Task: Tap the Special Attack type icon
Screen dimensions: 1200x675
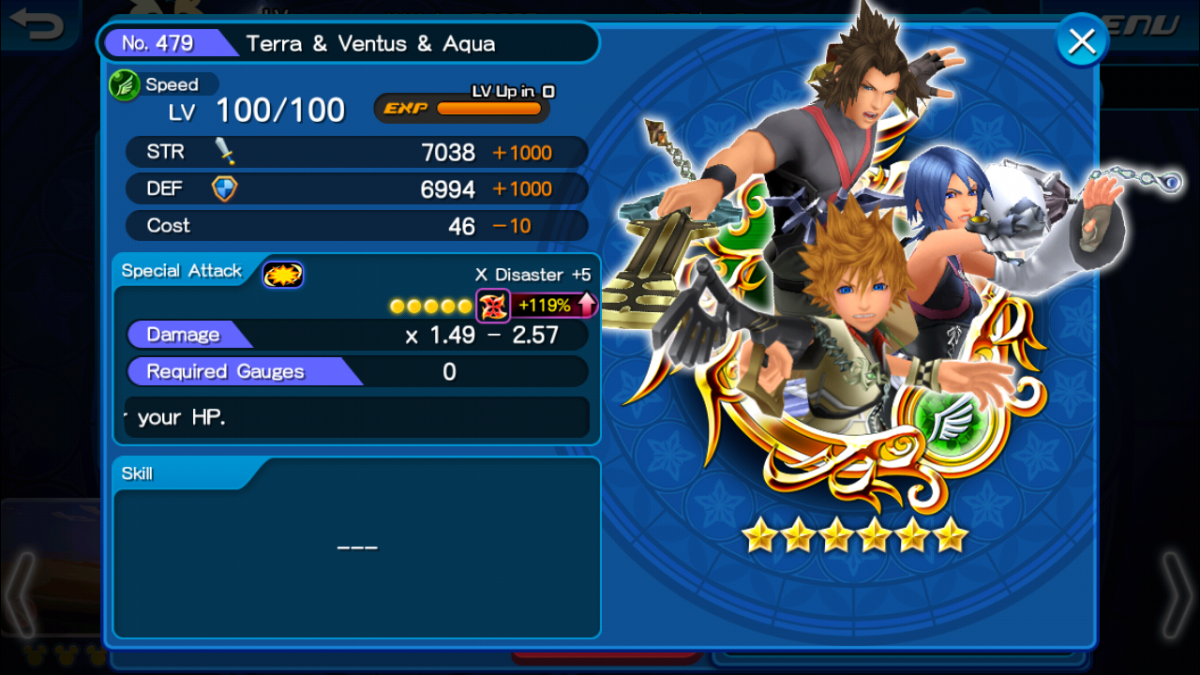Action: pyautogui.click(x=283, y=273)
